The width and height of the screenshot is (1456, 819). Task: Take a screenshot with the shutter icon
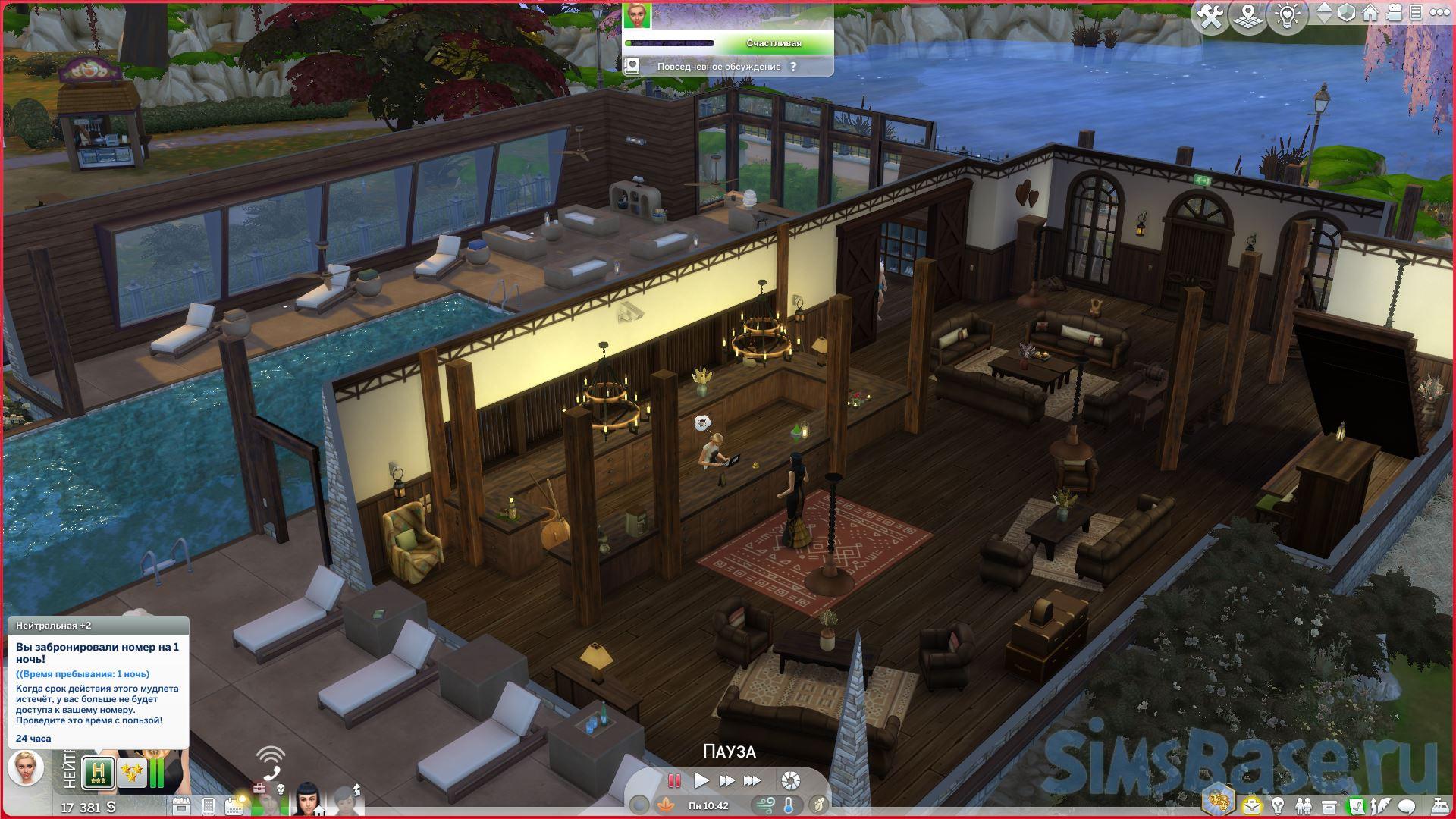(790, 780)
